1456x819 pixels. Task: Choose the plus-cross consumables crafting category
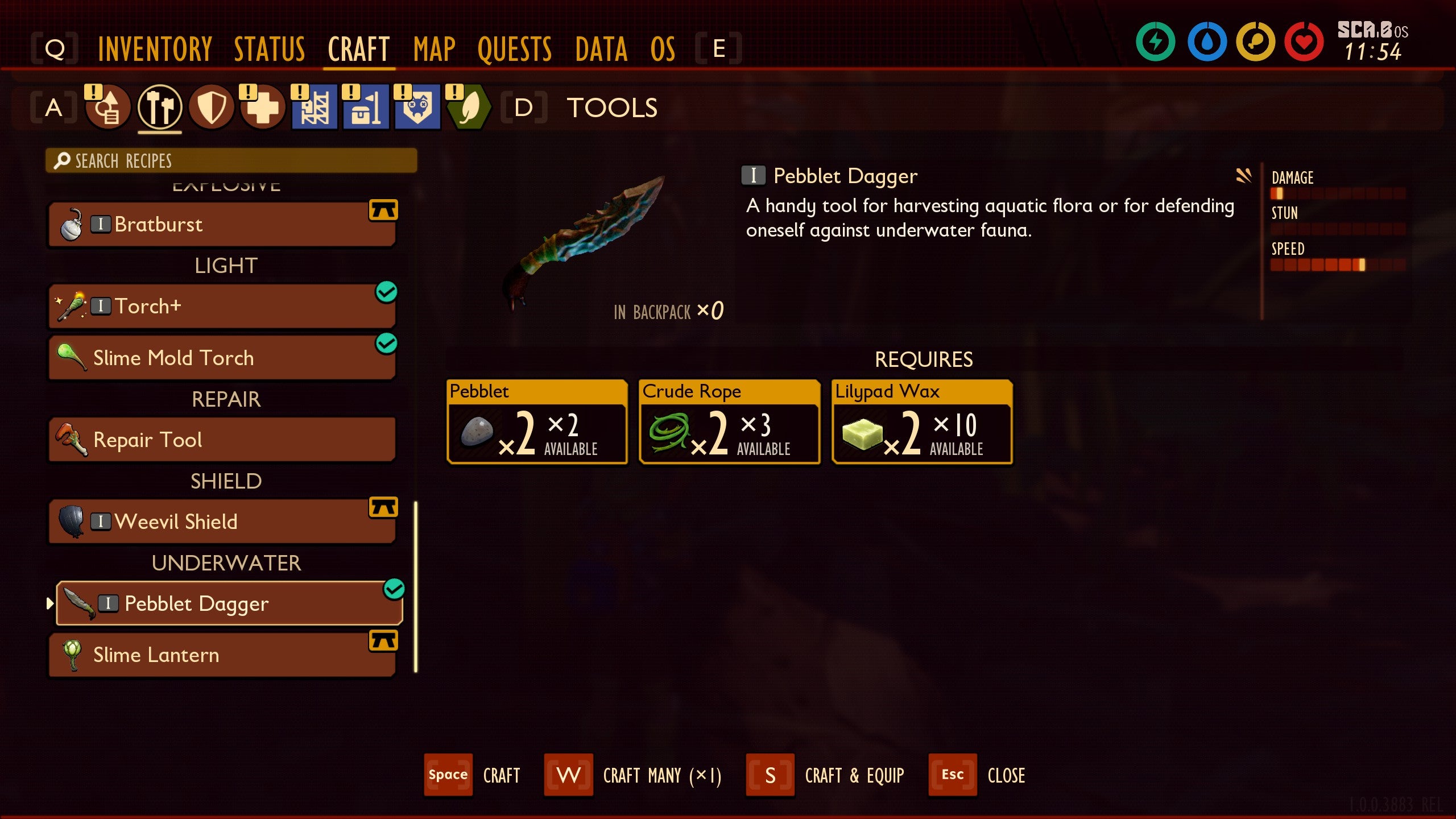[x=263, y=107]
